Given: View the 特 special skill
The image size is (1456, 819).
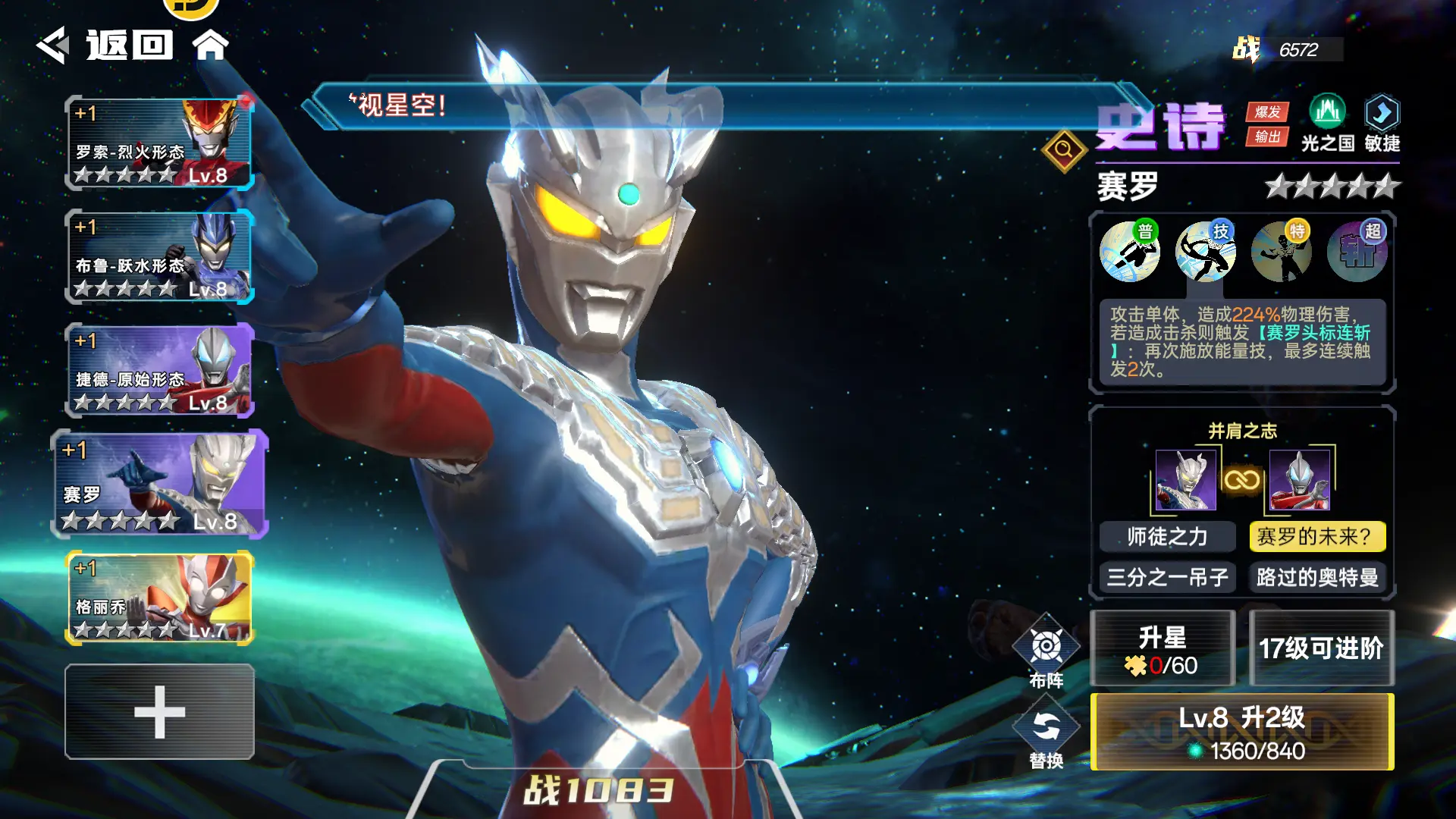Looking at the screenshot, I should pyautogui.click(x=1281, y=252).
